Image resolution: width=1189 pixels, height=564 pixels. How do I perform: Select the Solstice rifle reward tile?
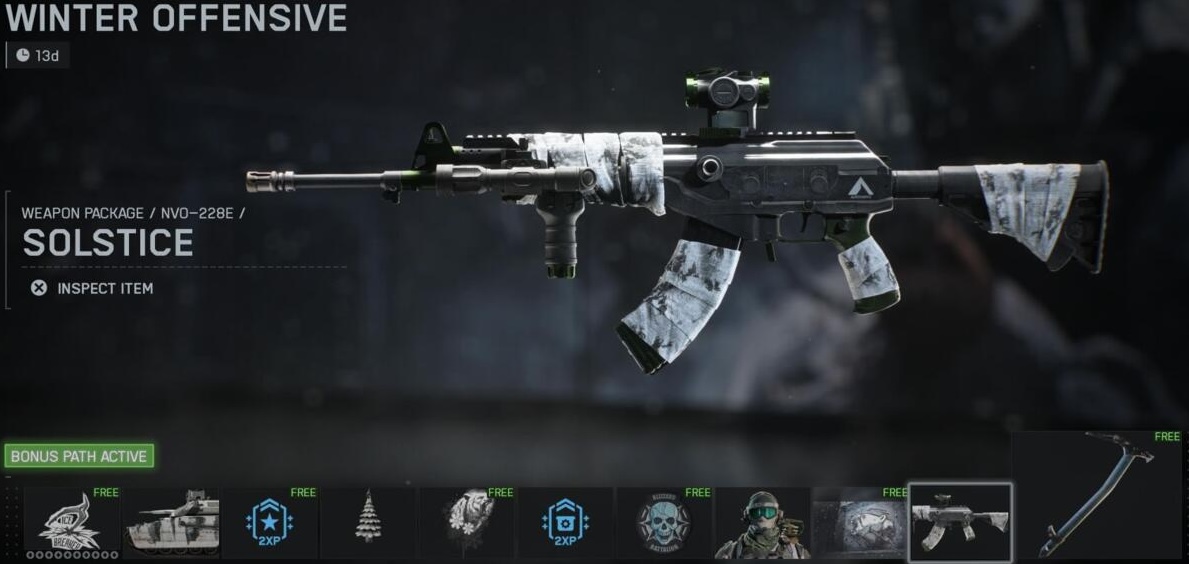[x=960, y=522]
